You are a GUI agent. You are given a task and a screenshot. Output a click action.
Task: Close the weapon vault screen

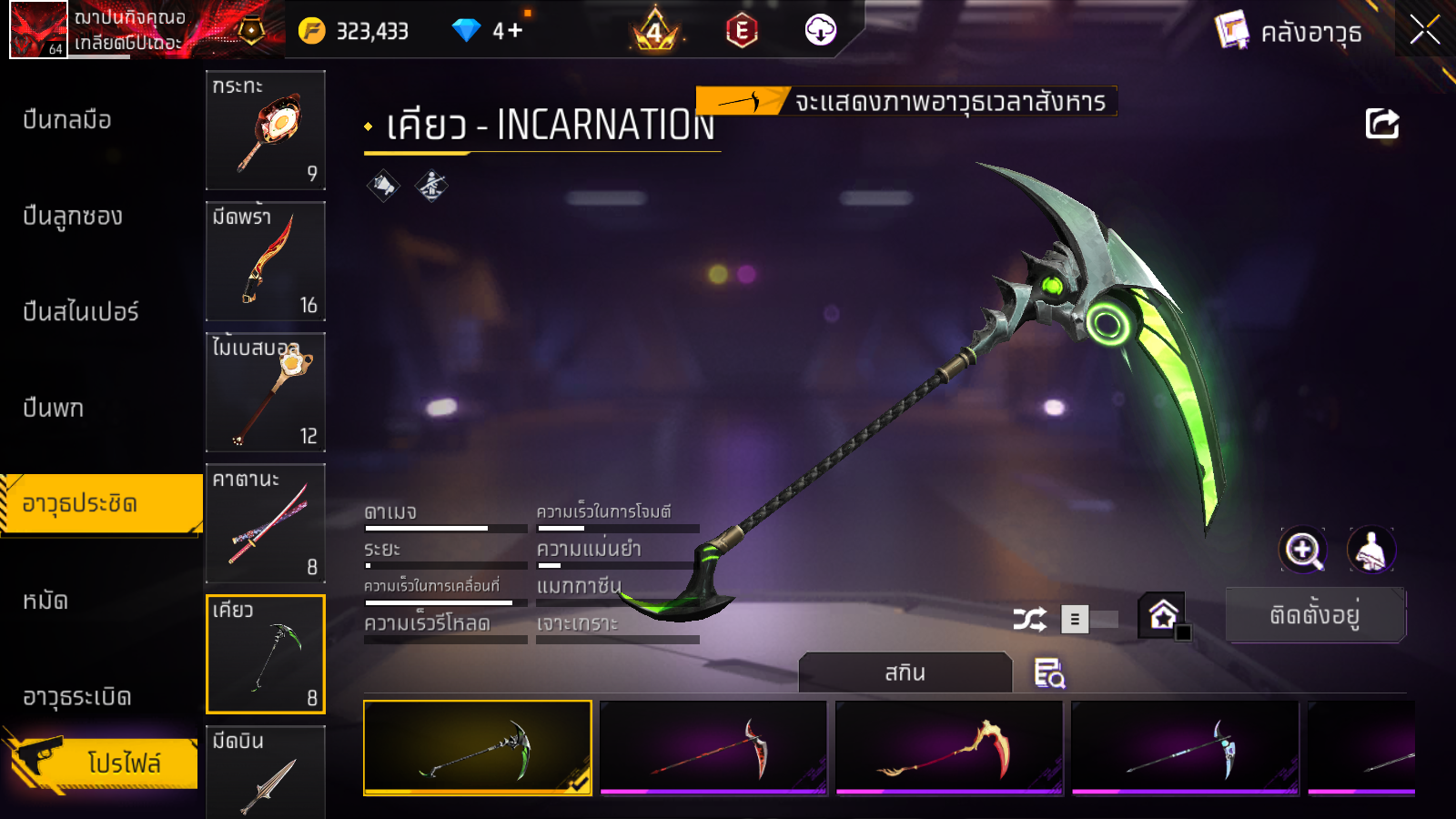click(x=1424, y=30)
